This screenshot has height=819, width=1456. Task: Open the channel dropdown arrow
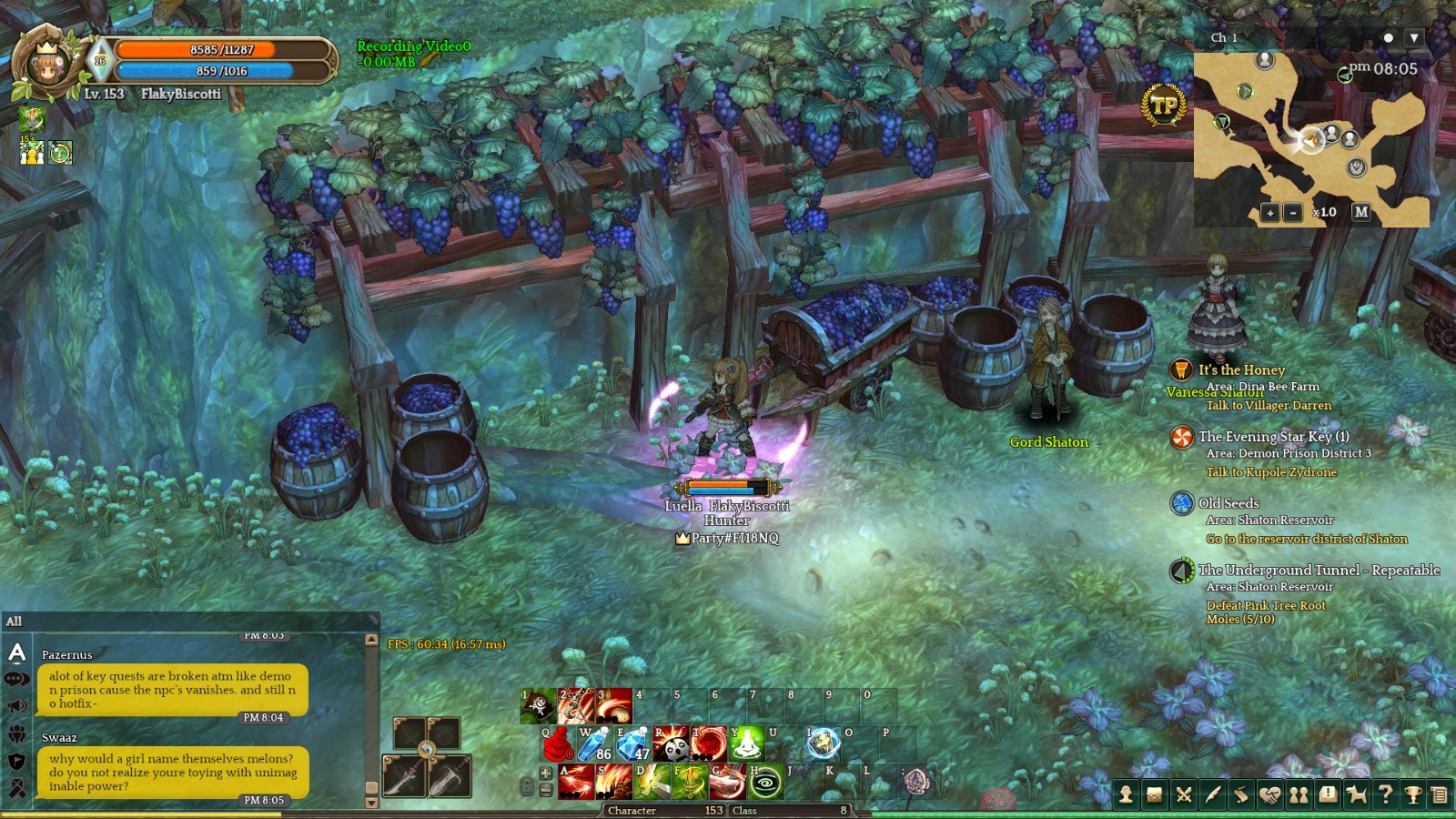coord(1413,38)
